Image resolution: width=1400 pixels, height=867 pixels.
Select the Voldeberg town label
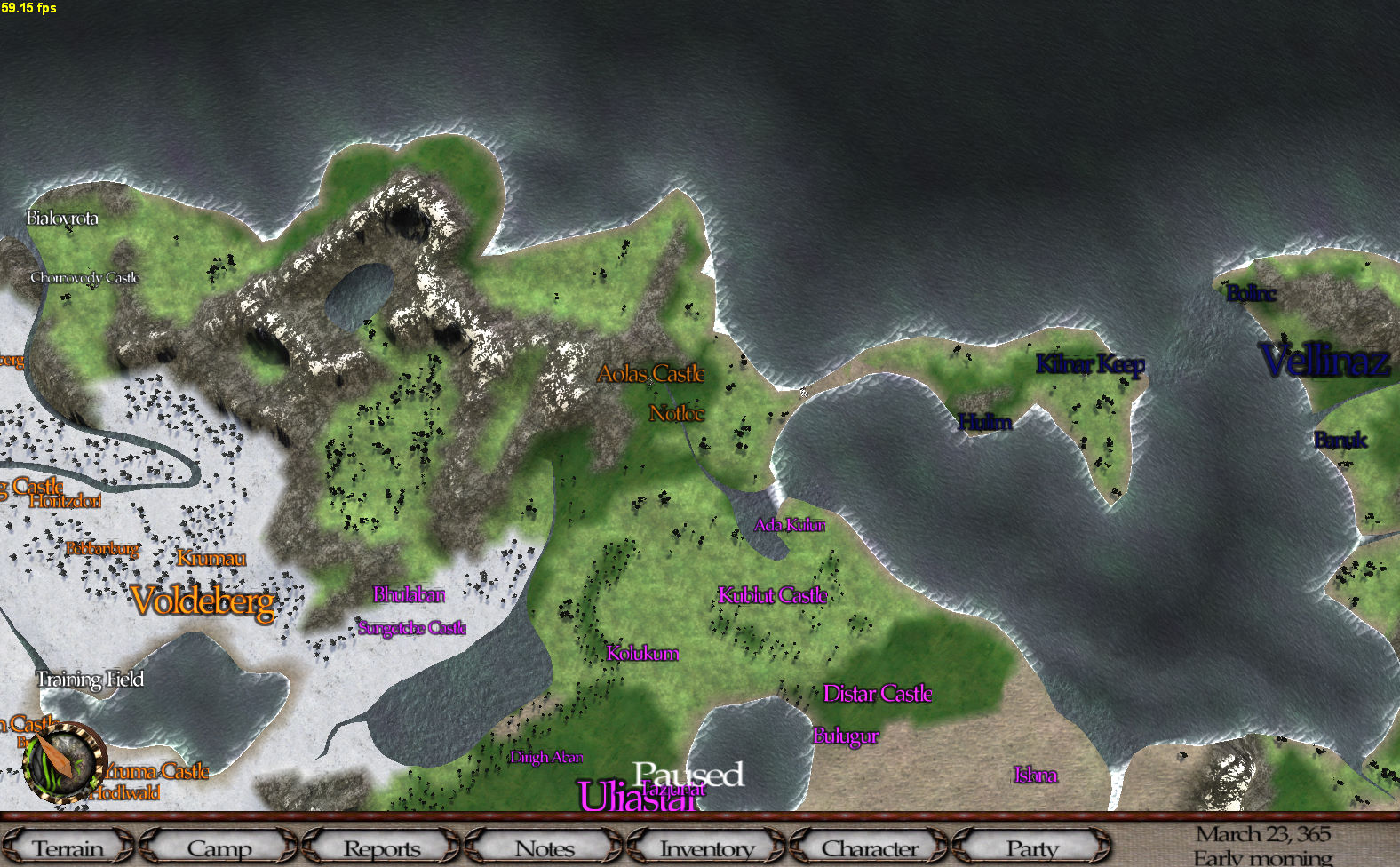pos(203,602)
